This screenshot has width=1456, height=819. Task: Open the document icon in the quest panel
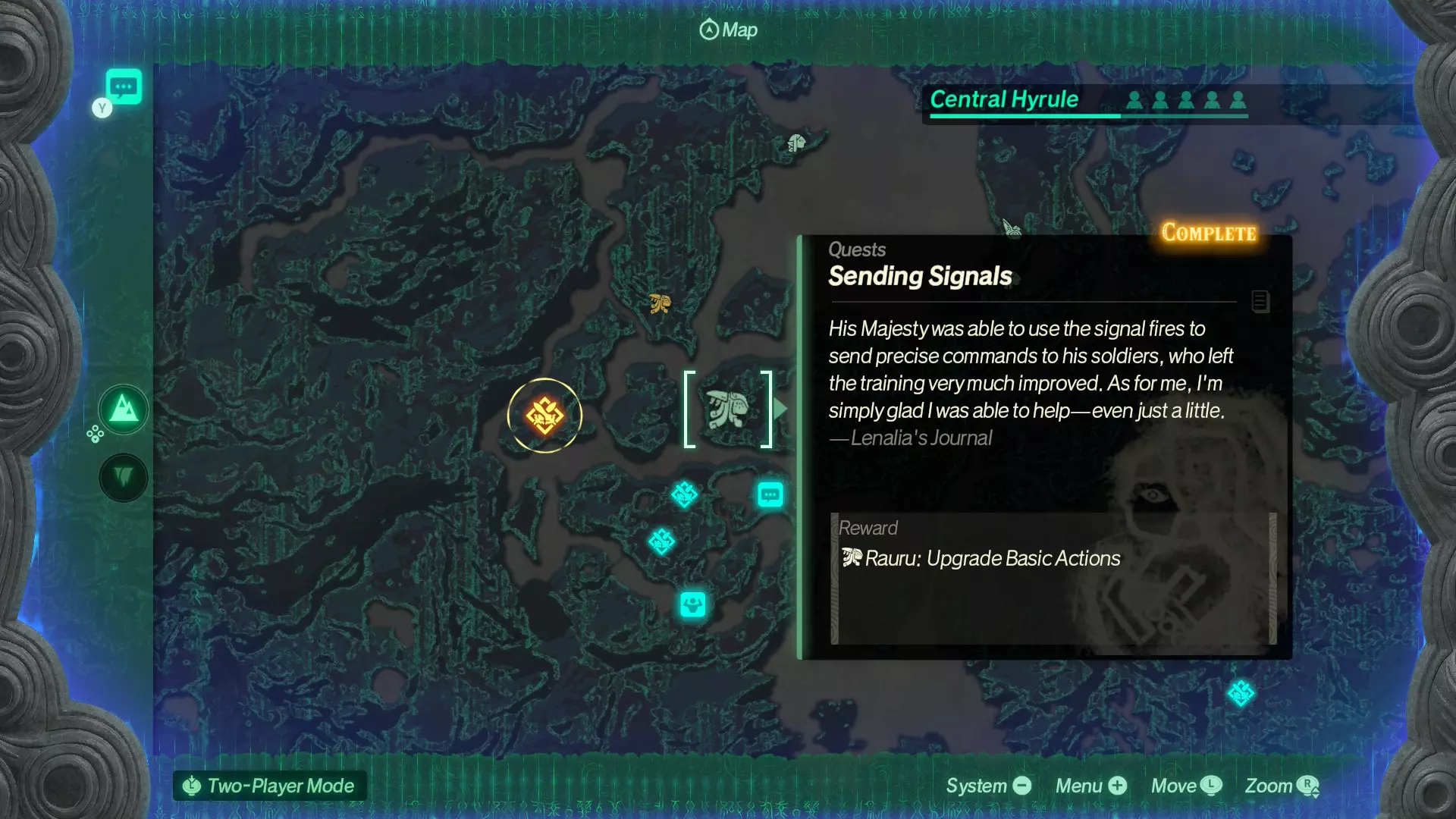tap(1260, 301)
